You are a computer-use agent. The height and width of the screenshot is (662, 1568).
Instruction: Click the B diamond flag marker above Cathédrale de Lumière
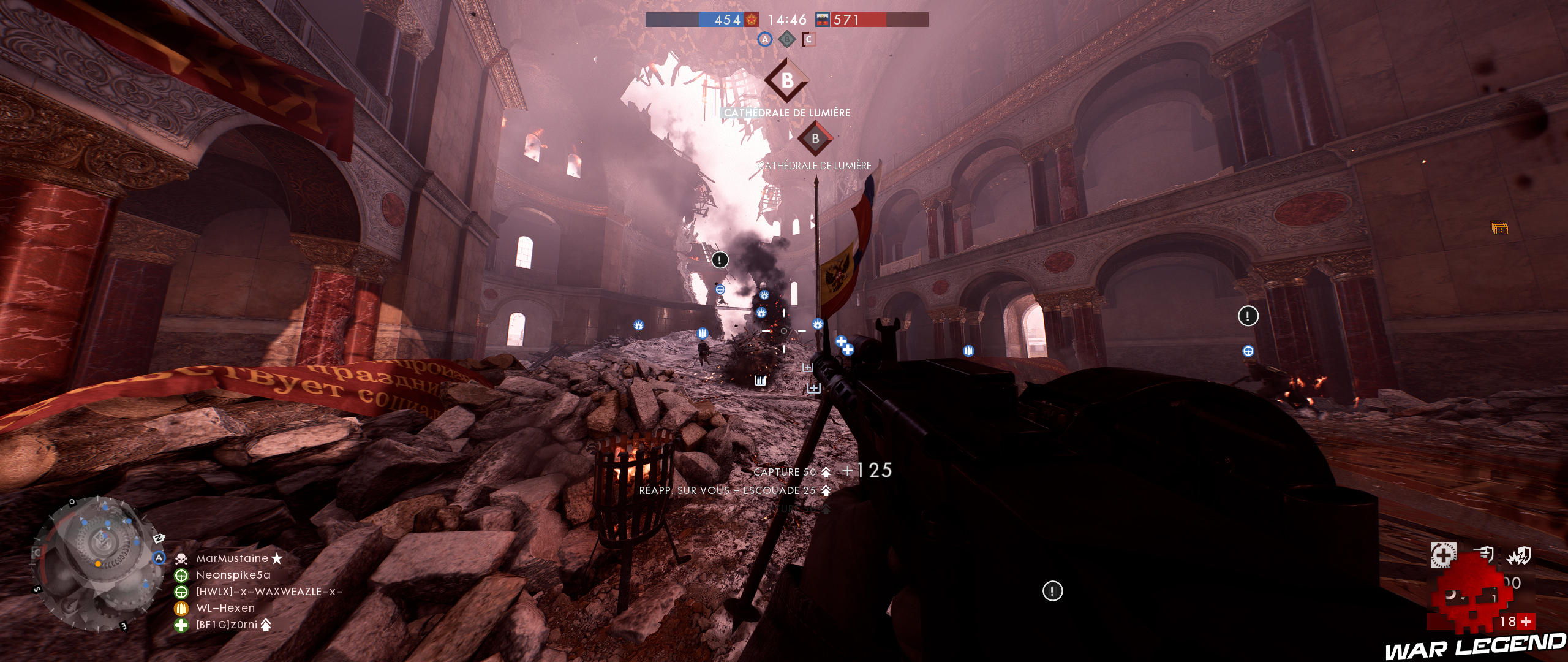(x=788, y=80)
